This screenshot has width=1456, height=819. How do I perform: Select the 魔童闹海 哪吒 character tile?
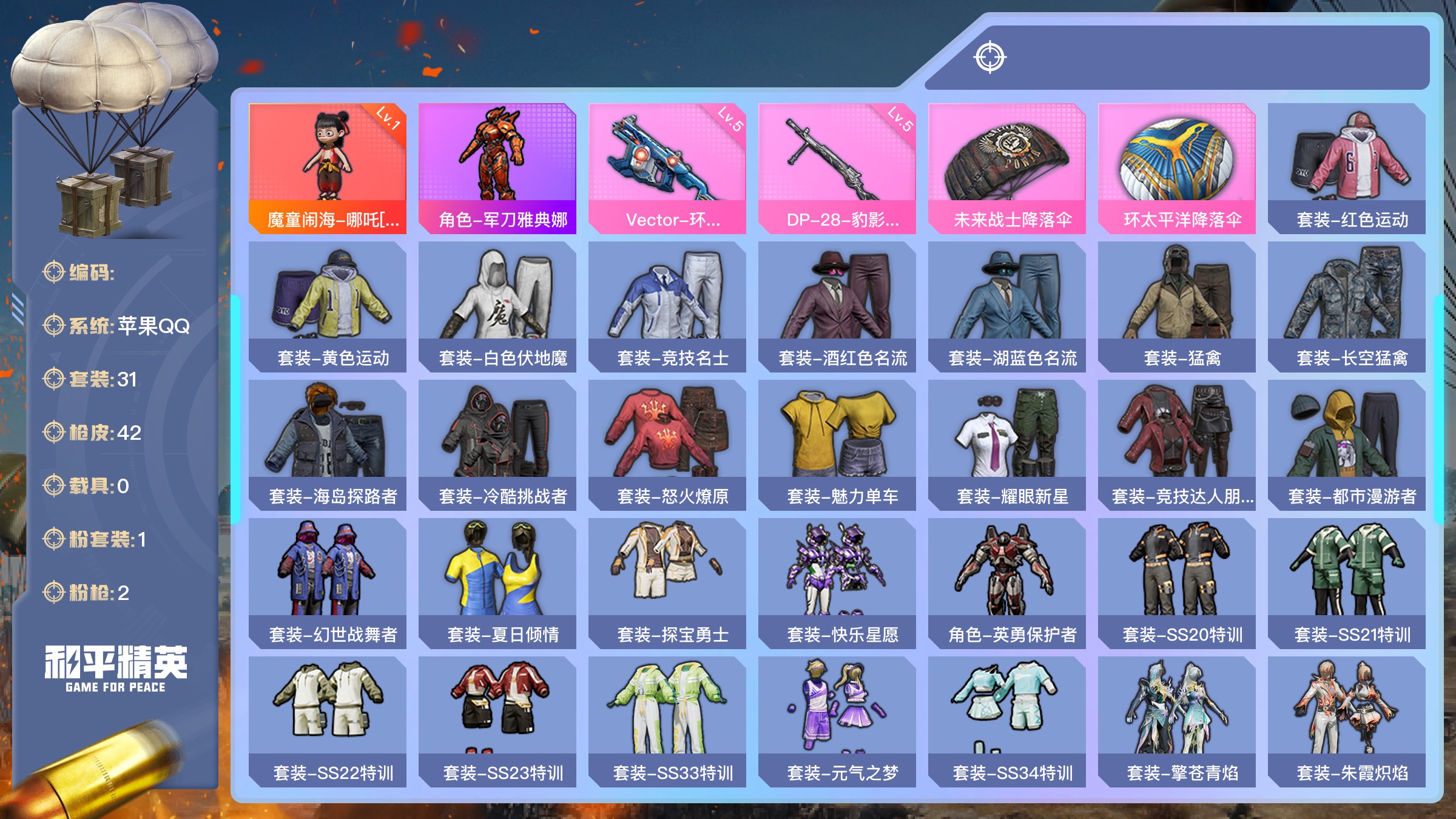(x=328, y=168)
